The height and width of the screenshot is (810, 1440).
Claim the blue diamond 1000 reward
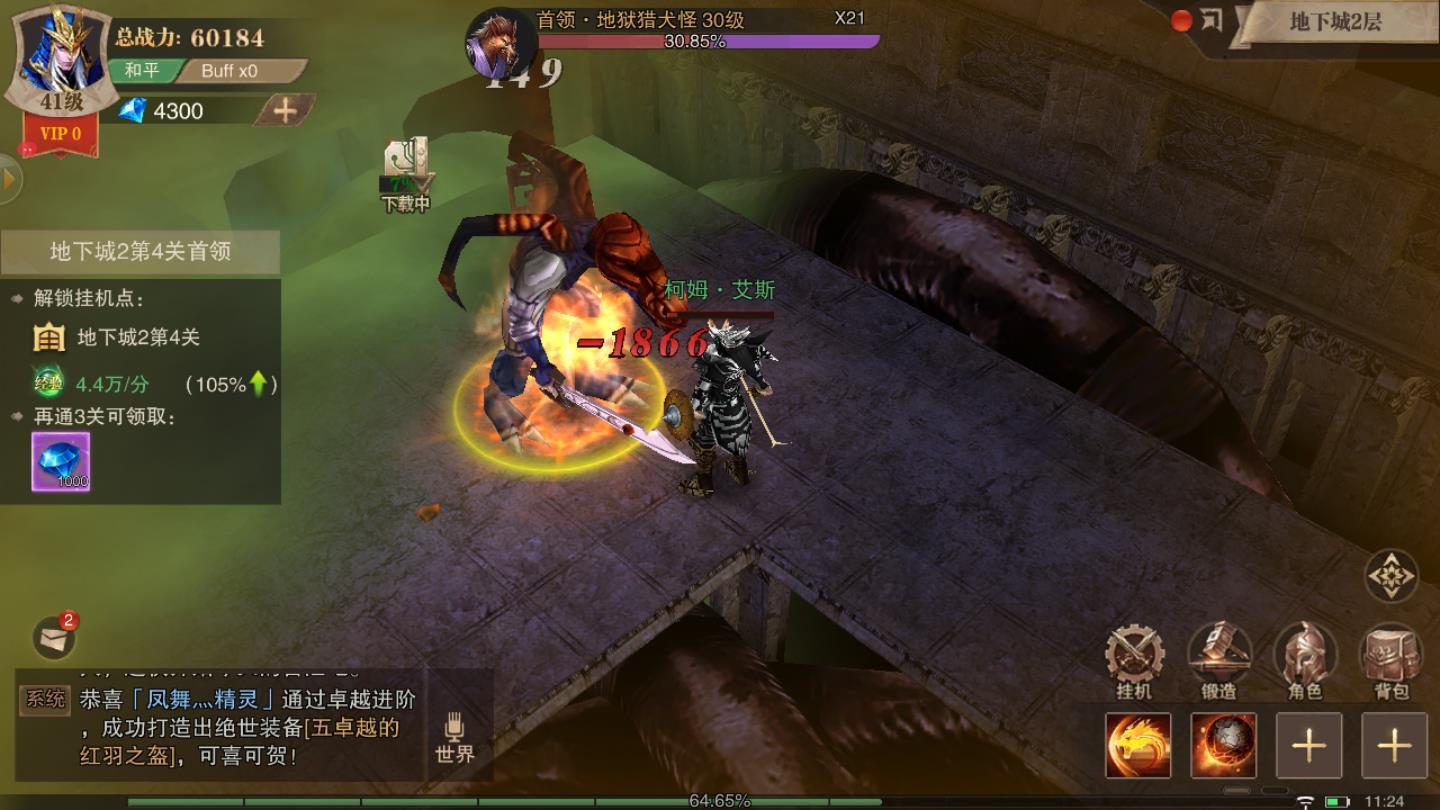tap(61, 461)
